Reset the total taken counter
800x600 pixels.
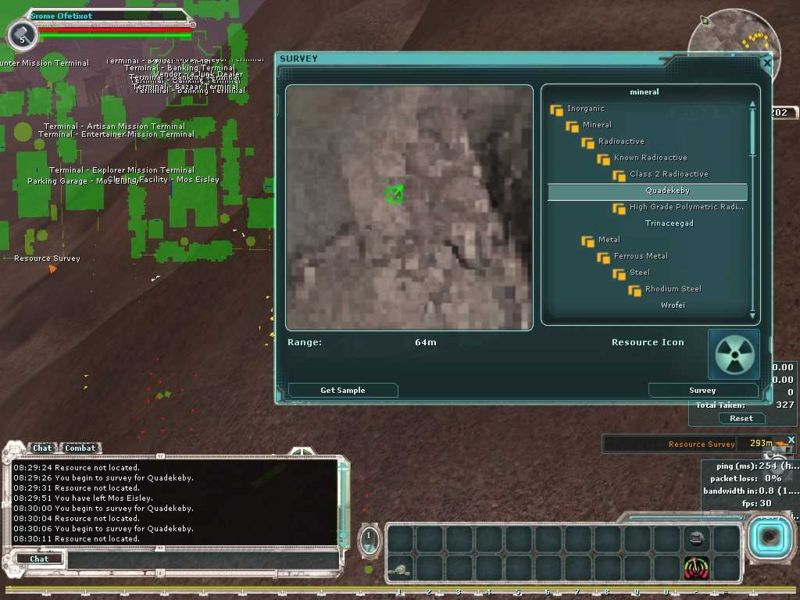coord(741,419)
